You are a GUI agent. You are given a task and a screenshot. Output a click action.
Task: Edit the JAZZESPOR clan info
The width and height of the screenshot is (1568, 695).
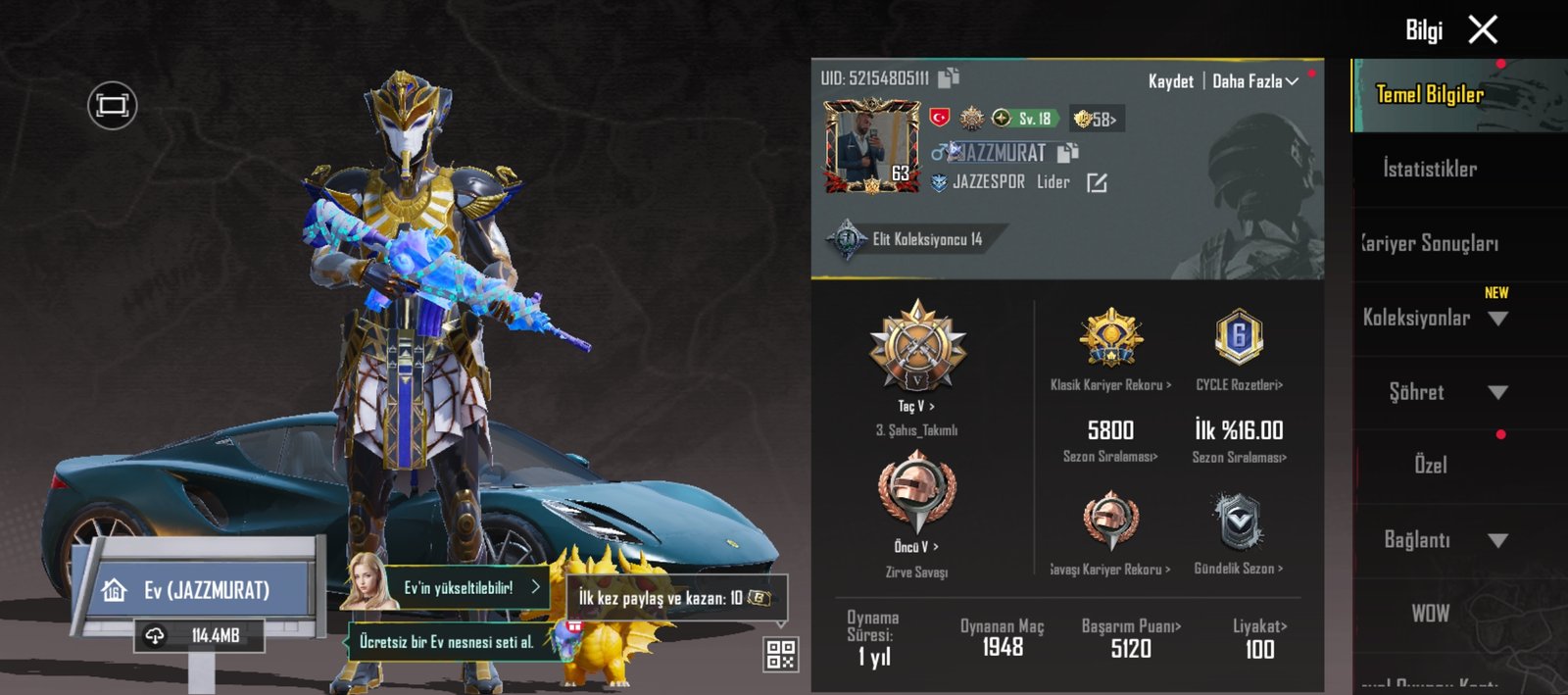tap(1097, 182)
